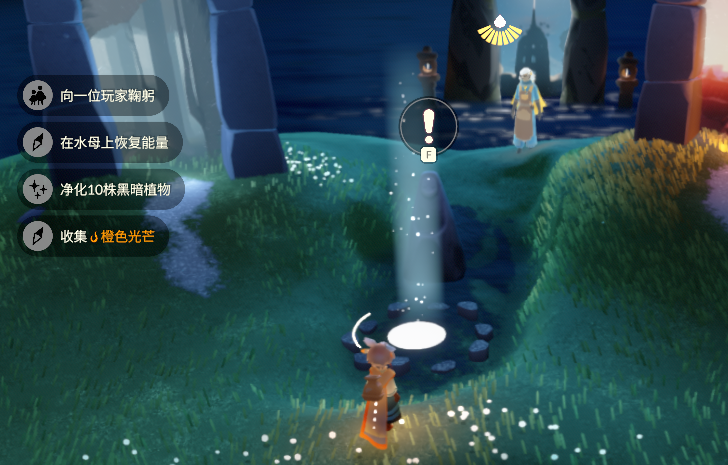
Task: Open the "在水母上恢复能量" quest entry
Action: click(102, 142)
